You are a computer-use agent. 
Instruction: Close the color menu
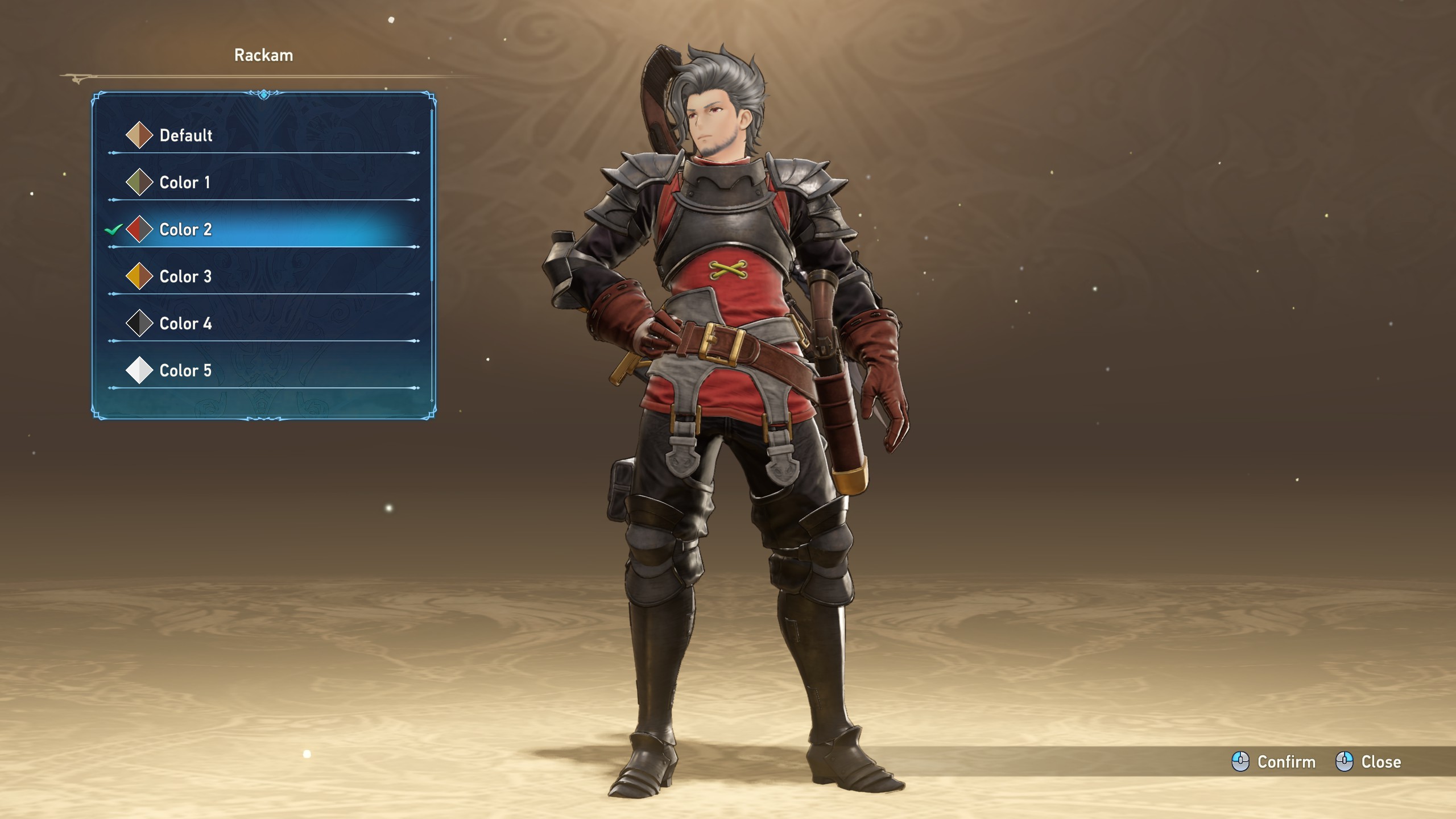[1368, 762]
